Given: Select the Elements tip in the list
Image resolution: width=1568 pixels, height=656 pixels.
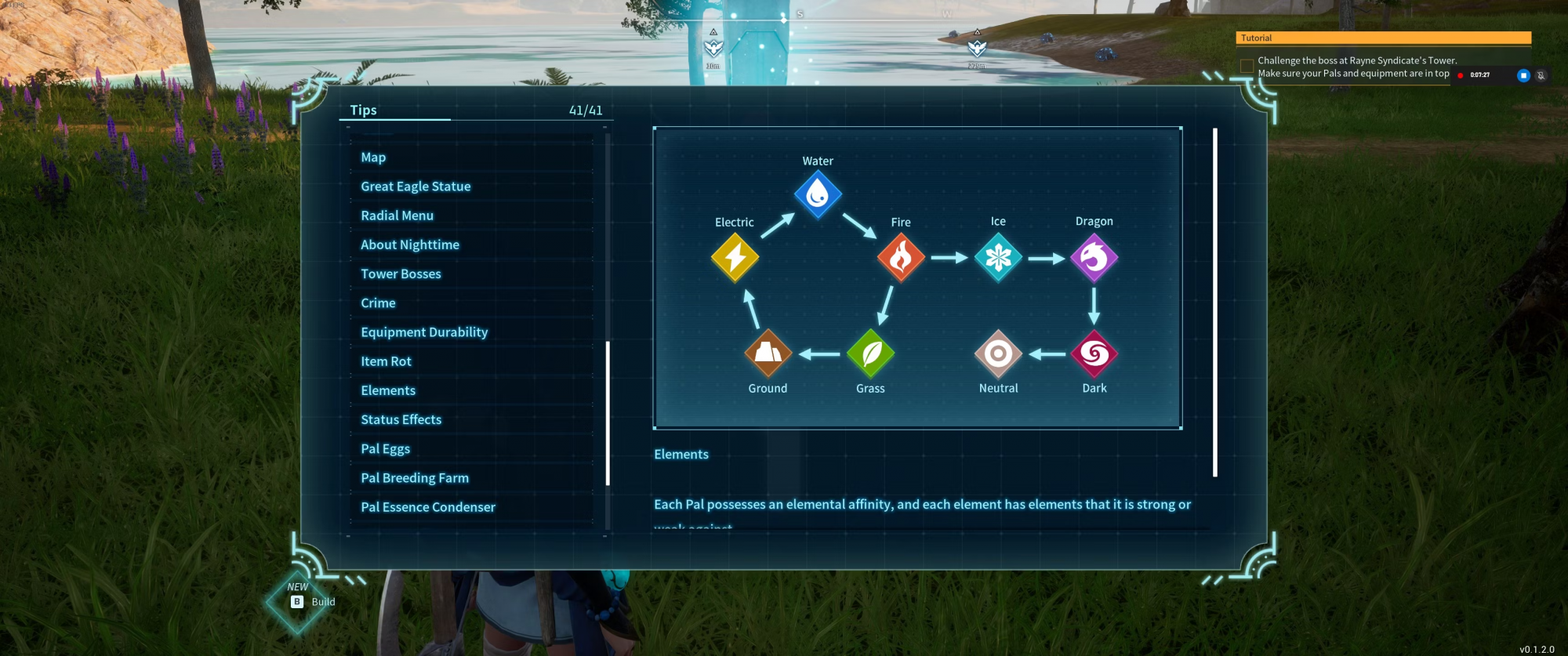Looking at the screenshot, I should [388, 390].
